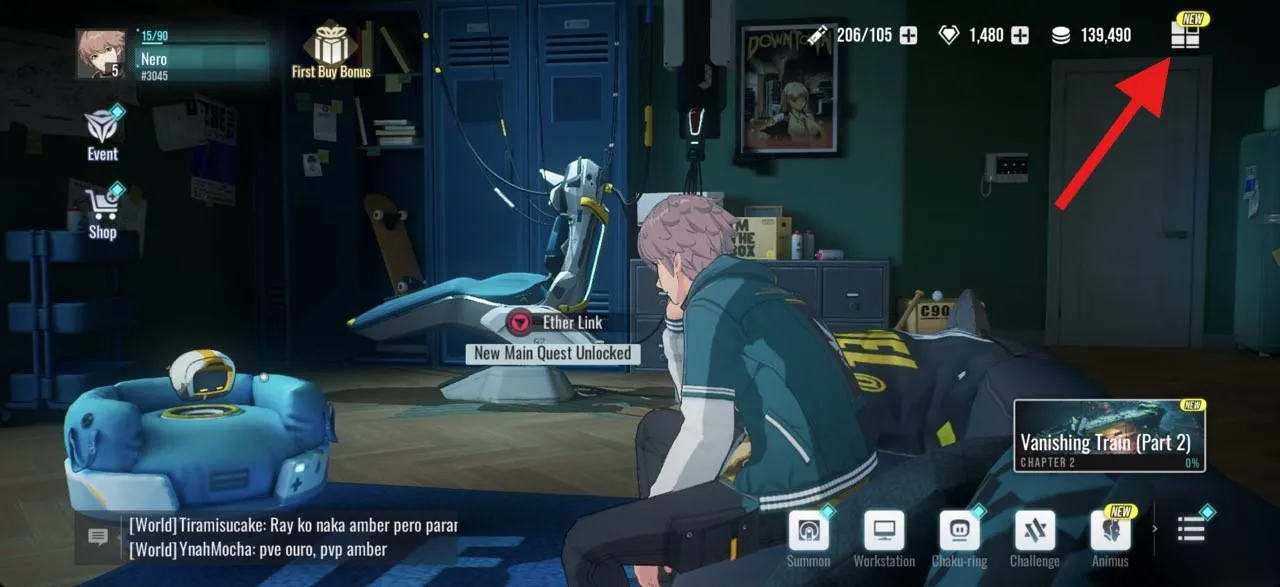The width and height of the screenshot is (1280, 587).
Task: Add more stamina with plus button
Action: point(908,36)
